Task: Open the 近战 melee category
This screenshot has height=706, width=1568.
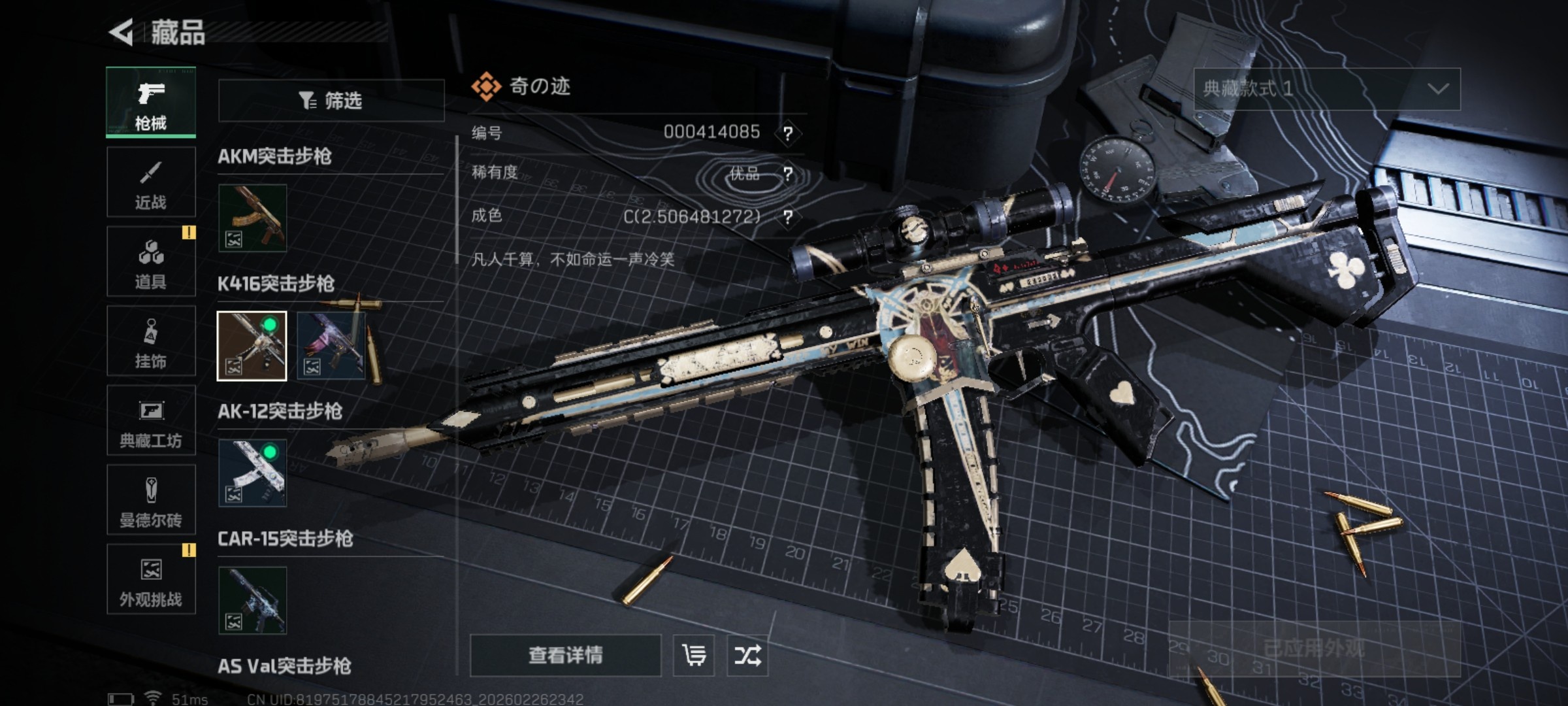Action: point(151,182)
